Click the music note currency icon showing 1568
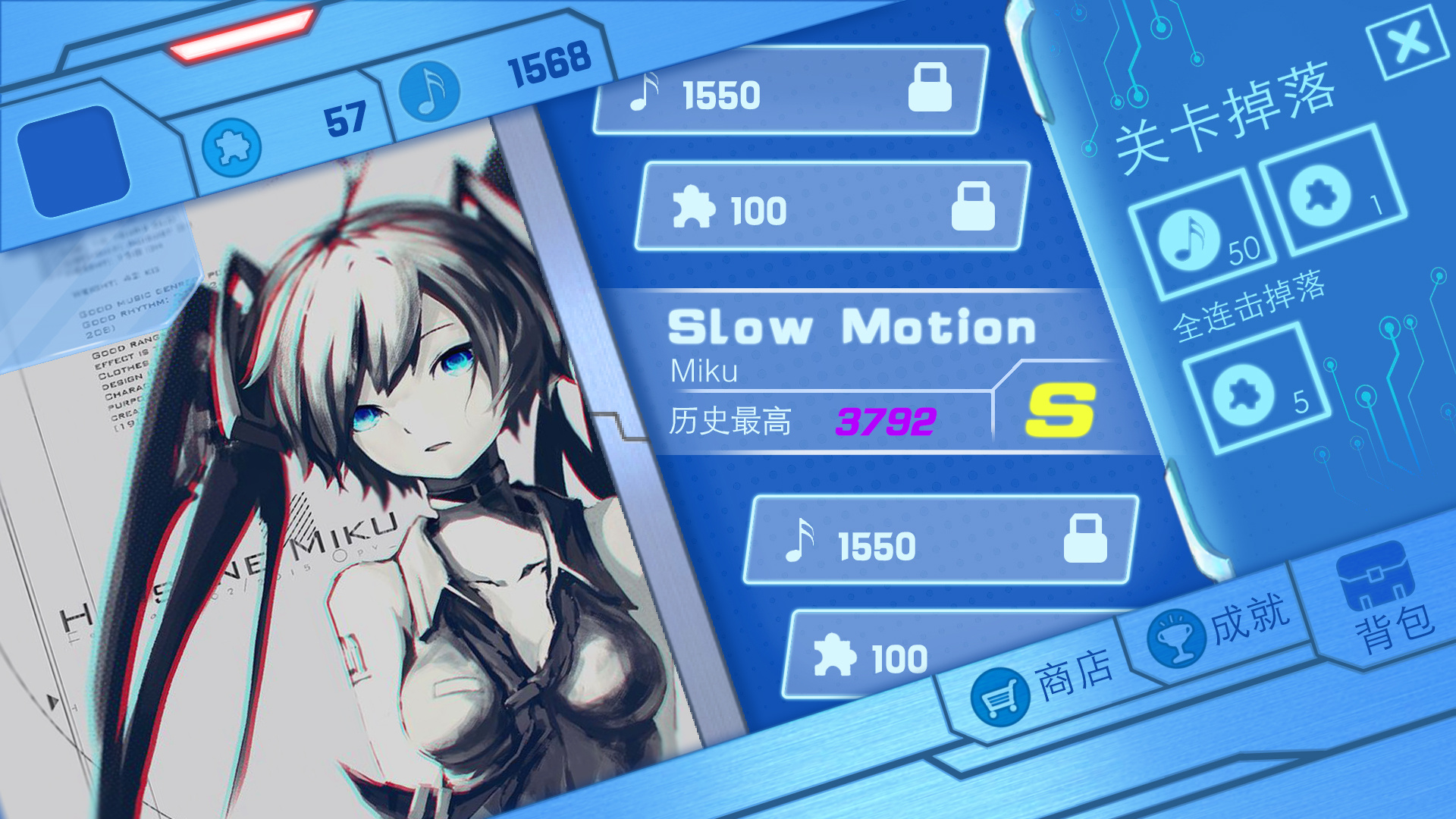 coord(432,91)
